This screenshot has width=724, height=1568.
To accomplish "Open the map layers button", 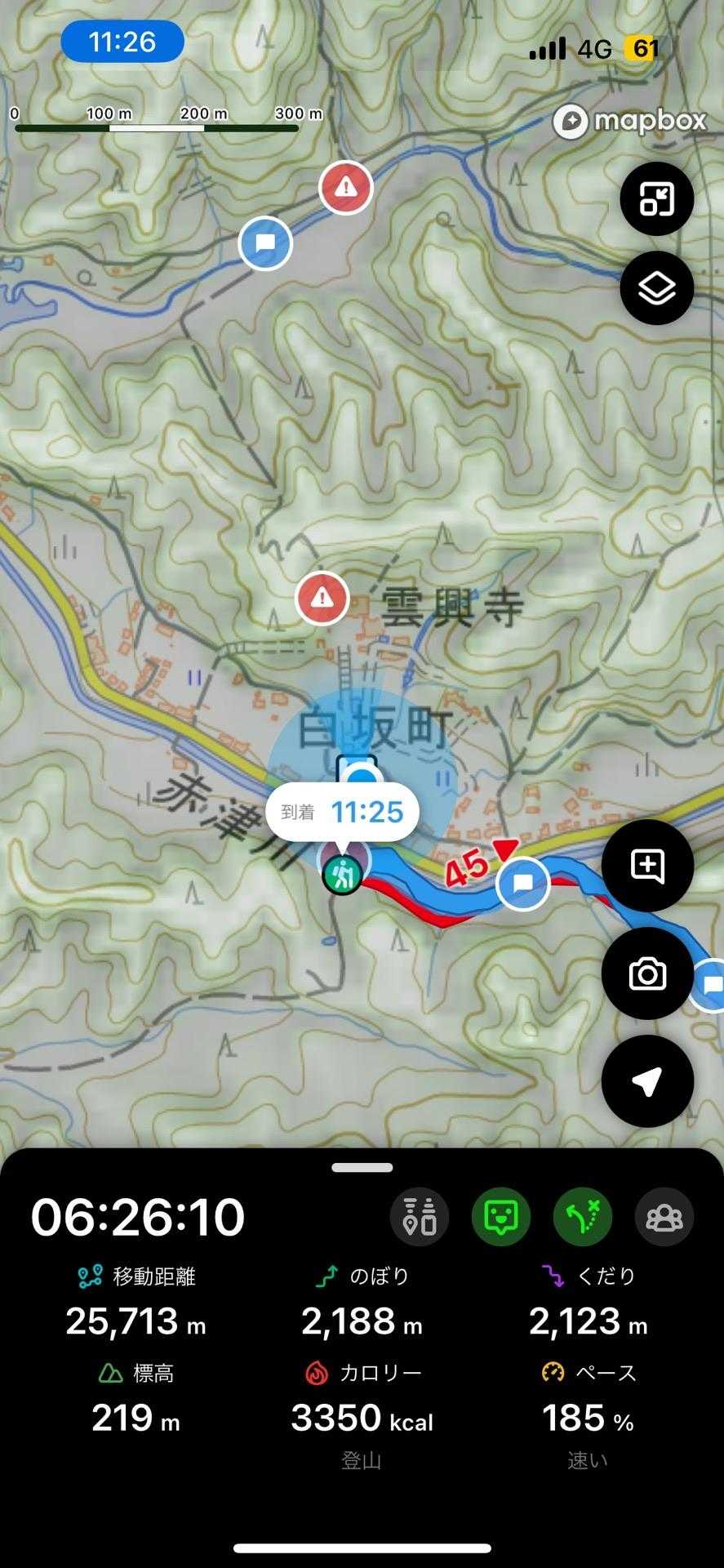I will point(656,288).
